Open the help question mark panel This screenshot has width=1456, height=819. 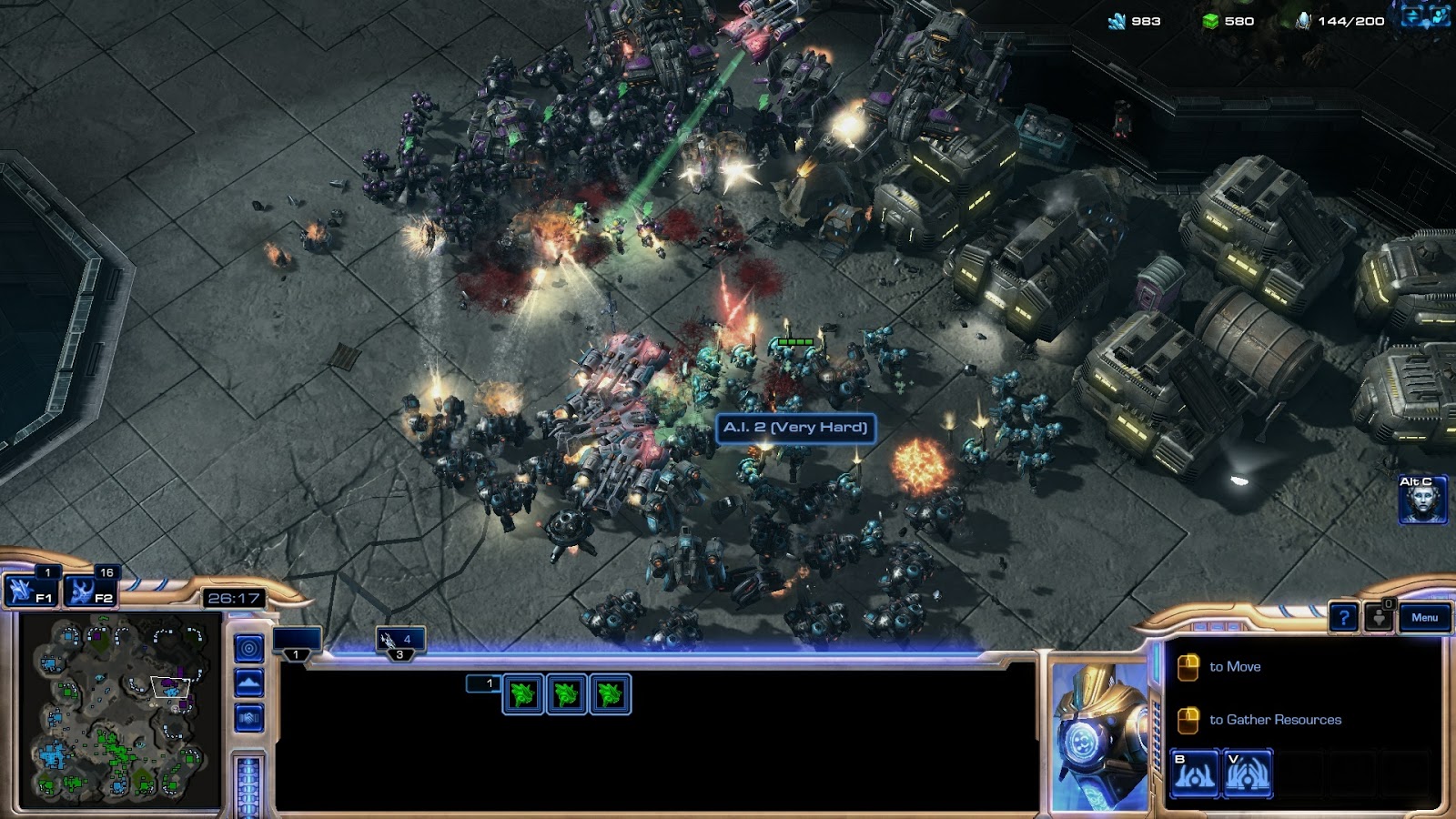(x=1345, y=618)
